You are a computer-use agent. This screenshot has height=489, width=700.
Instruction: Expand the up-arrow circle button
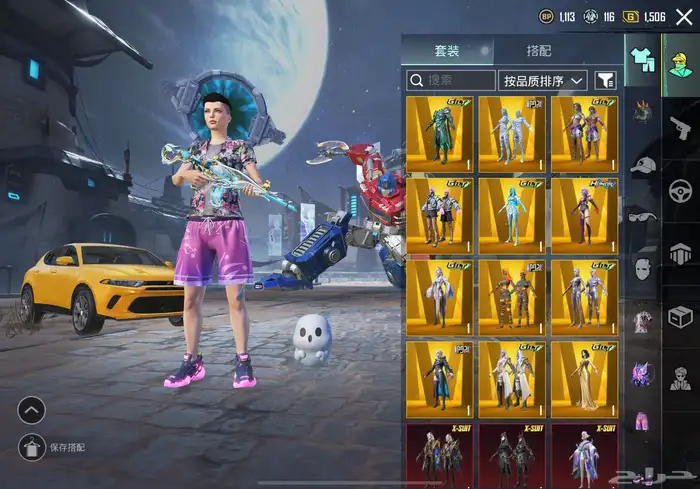tap(31, 410)
